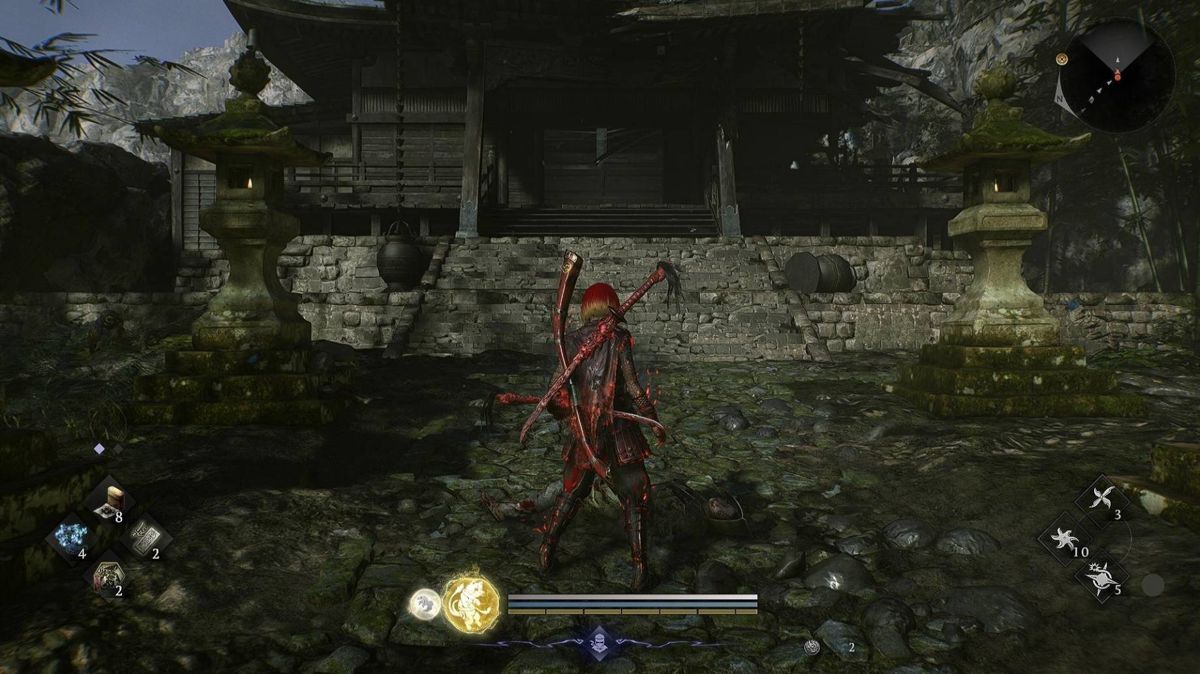This screenshot has height=674, width=1200.
Task: Activate the exploding kunai tool with count 5
Action: click(1100, 578)
